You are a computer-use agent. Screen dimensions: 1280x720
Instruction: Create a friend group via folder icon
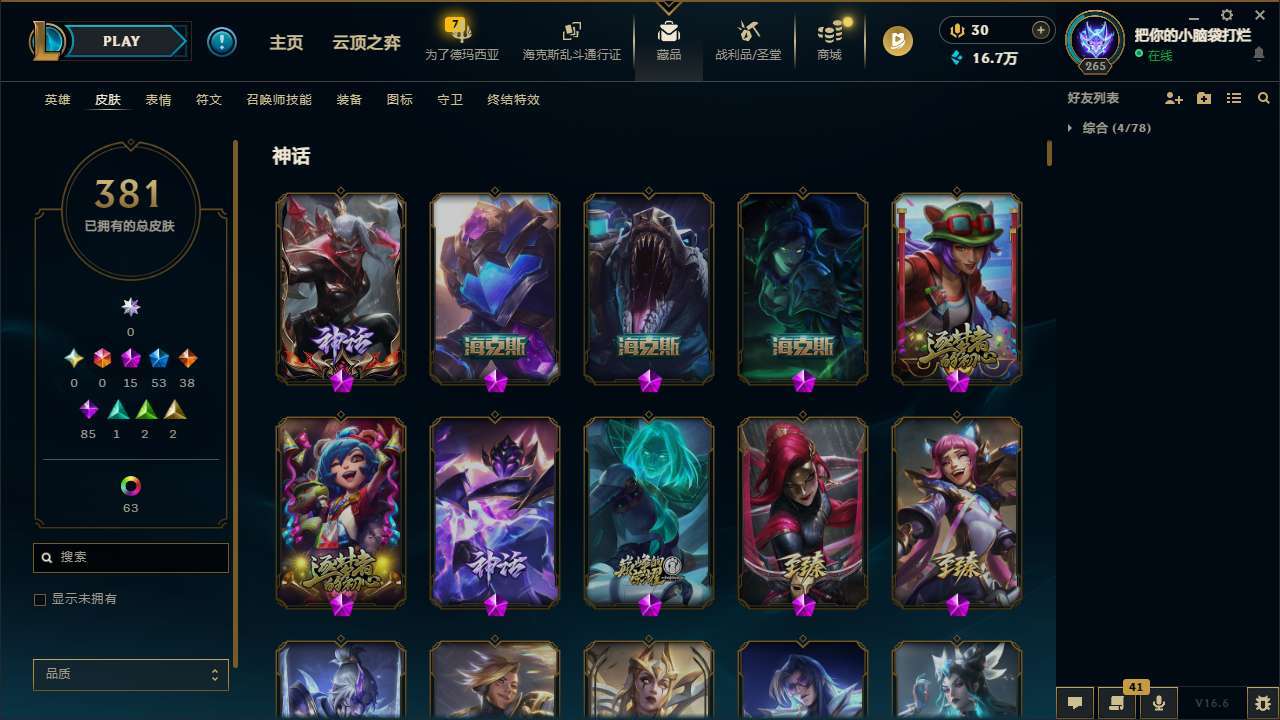click(1203, 98)
